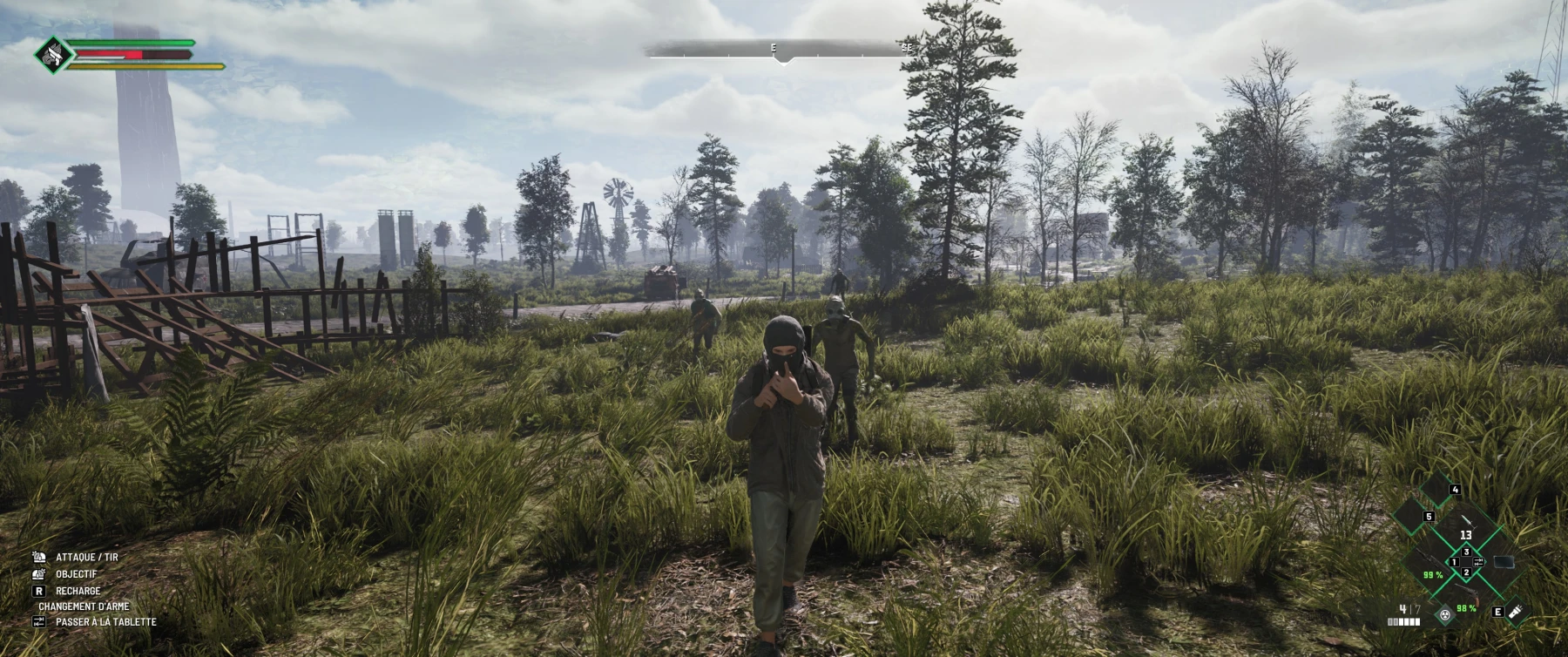Toggle quick-slot 1 in the weapon wheel
The image size is (1568, 657).
pos(1454,562)
